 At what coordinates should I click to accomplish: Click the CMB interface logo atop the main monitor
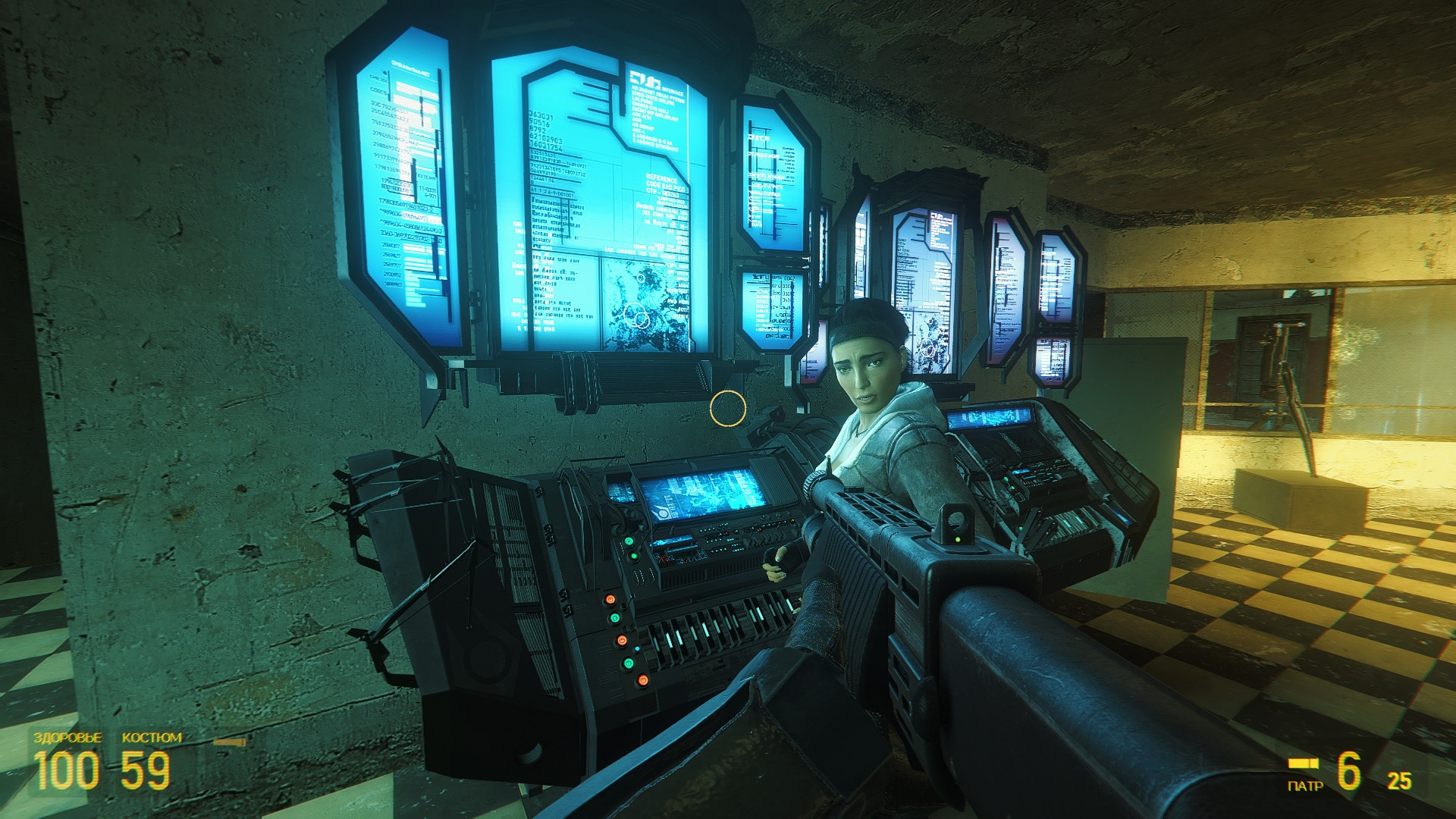645,78
